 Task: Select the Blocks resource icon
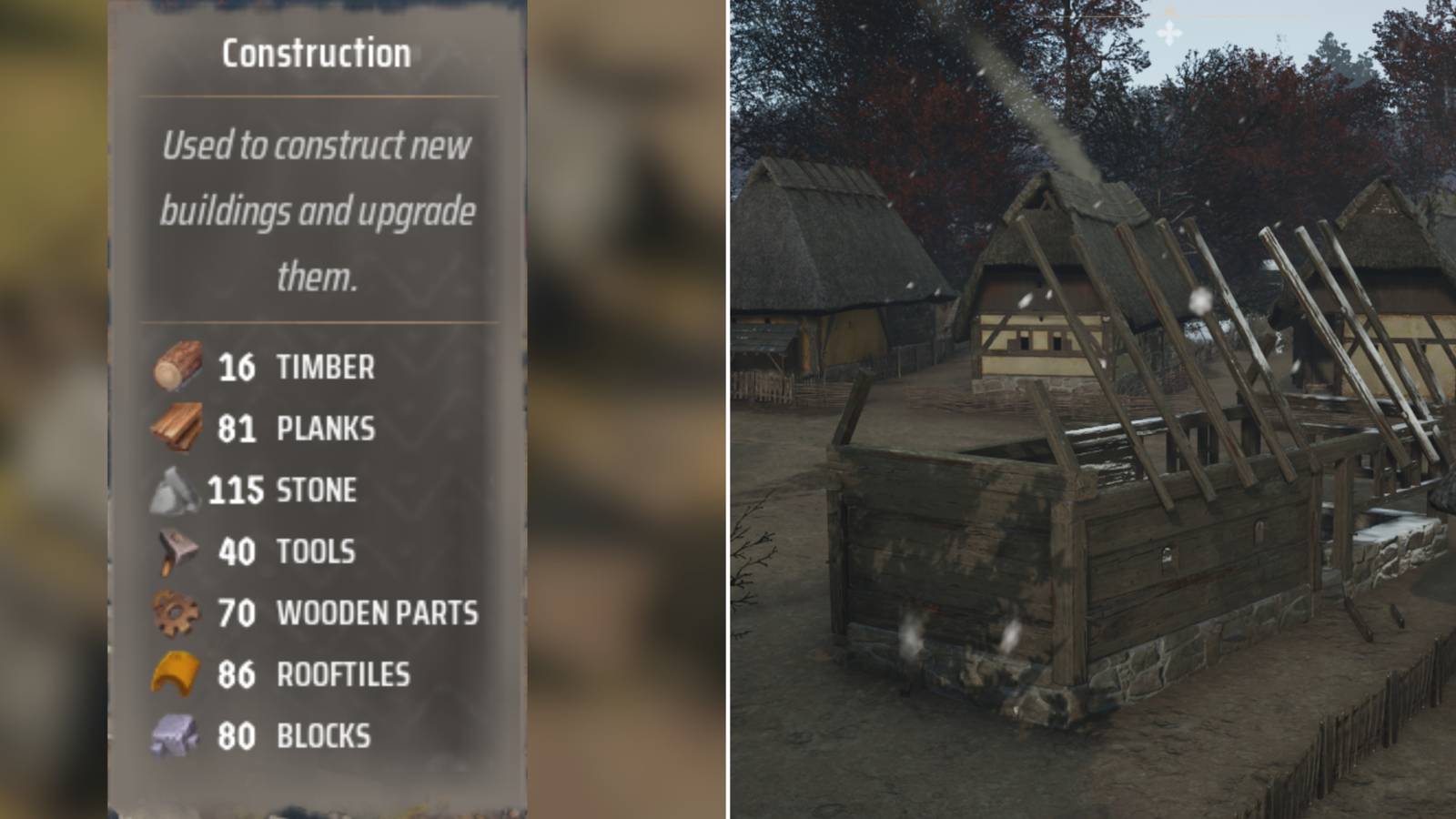pos(176,733)
